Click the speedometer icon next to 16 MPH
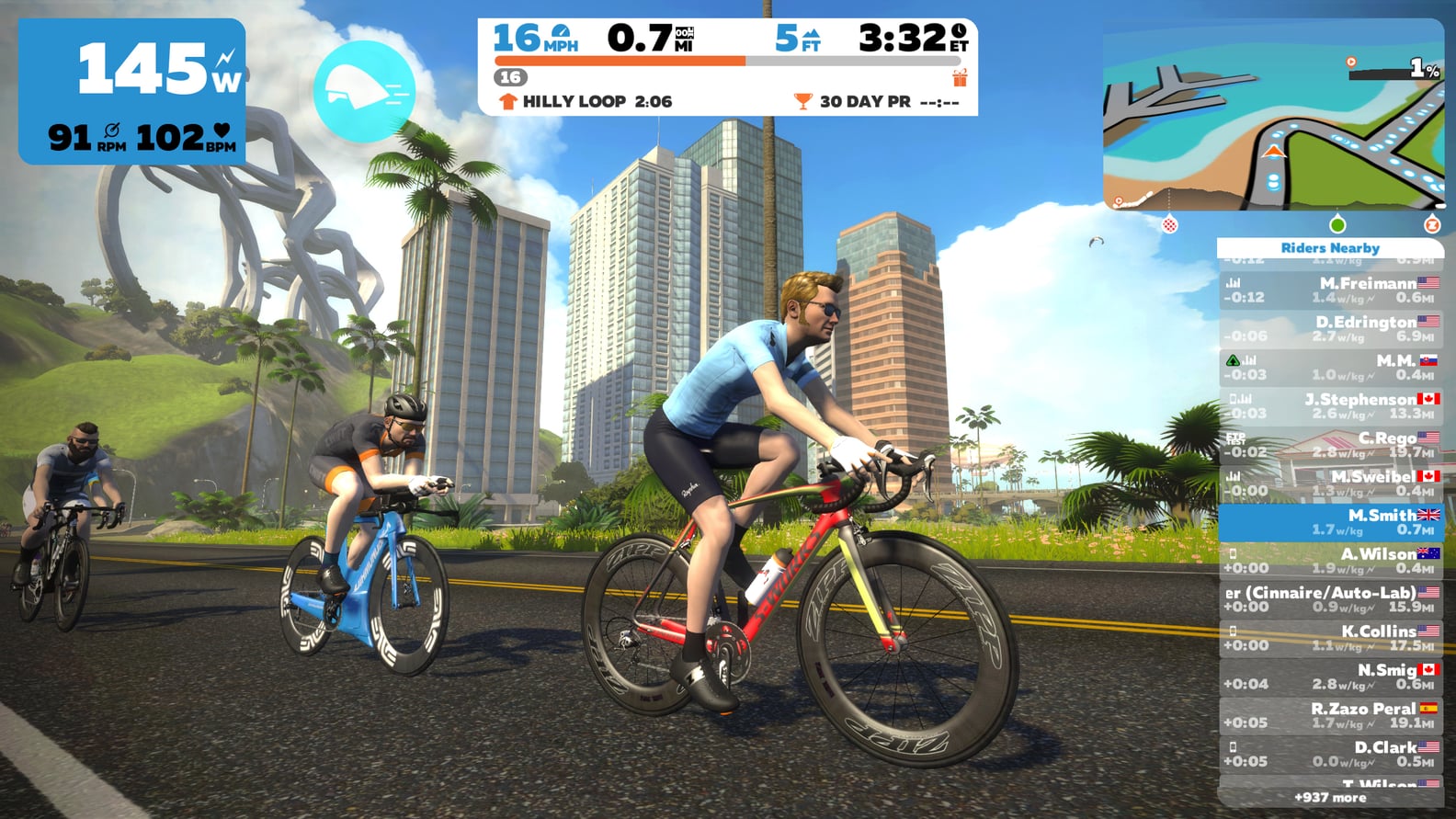Screen dimensions: 1456x819 coord(561,32)
